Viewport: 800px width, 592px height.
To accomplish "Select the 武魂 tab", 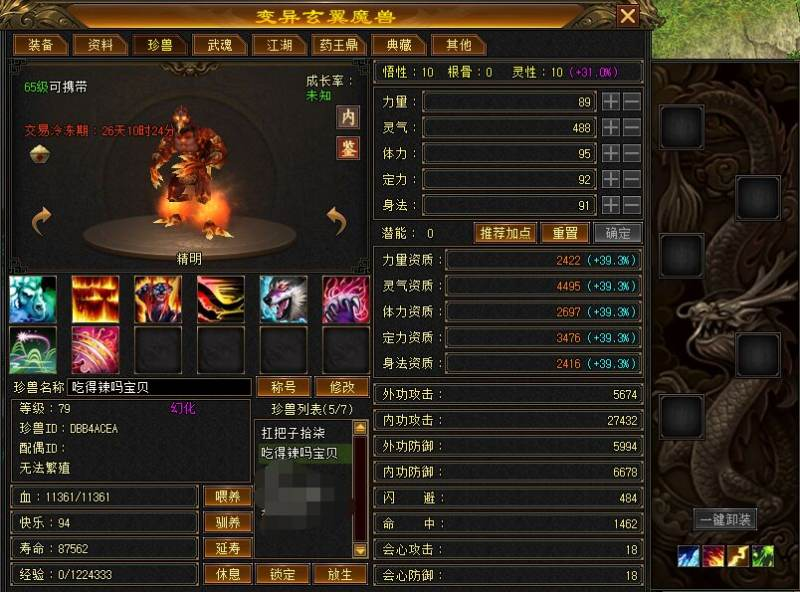I will coord(219,45).
